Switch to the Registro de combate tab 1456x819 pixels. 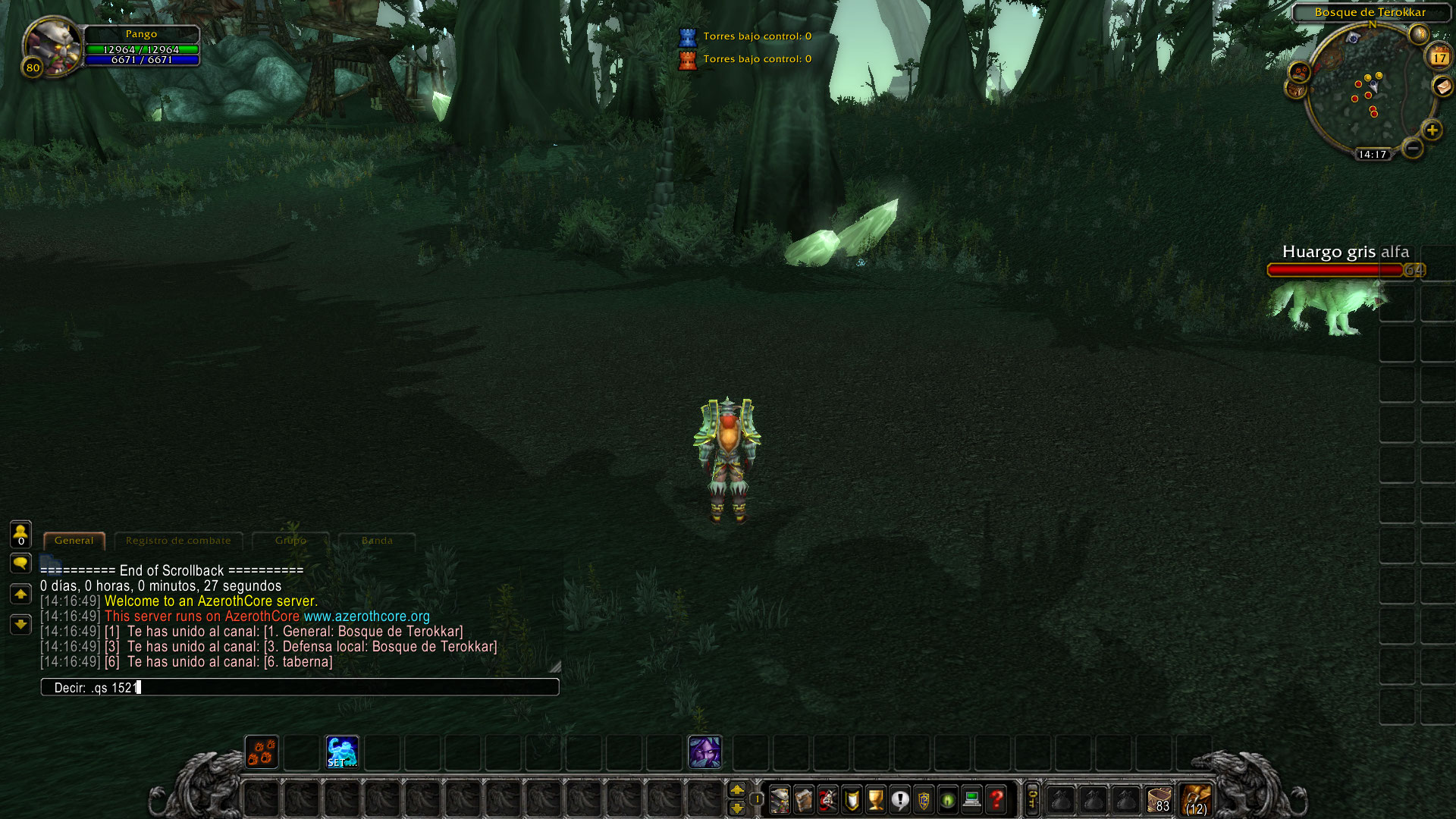click(x=178, y=541)
